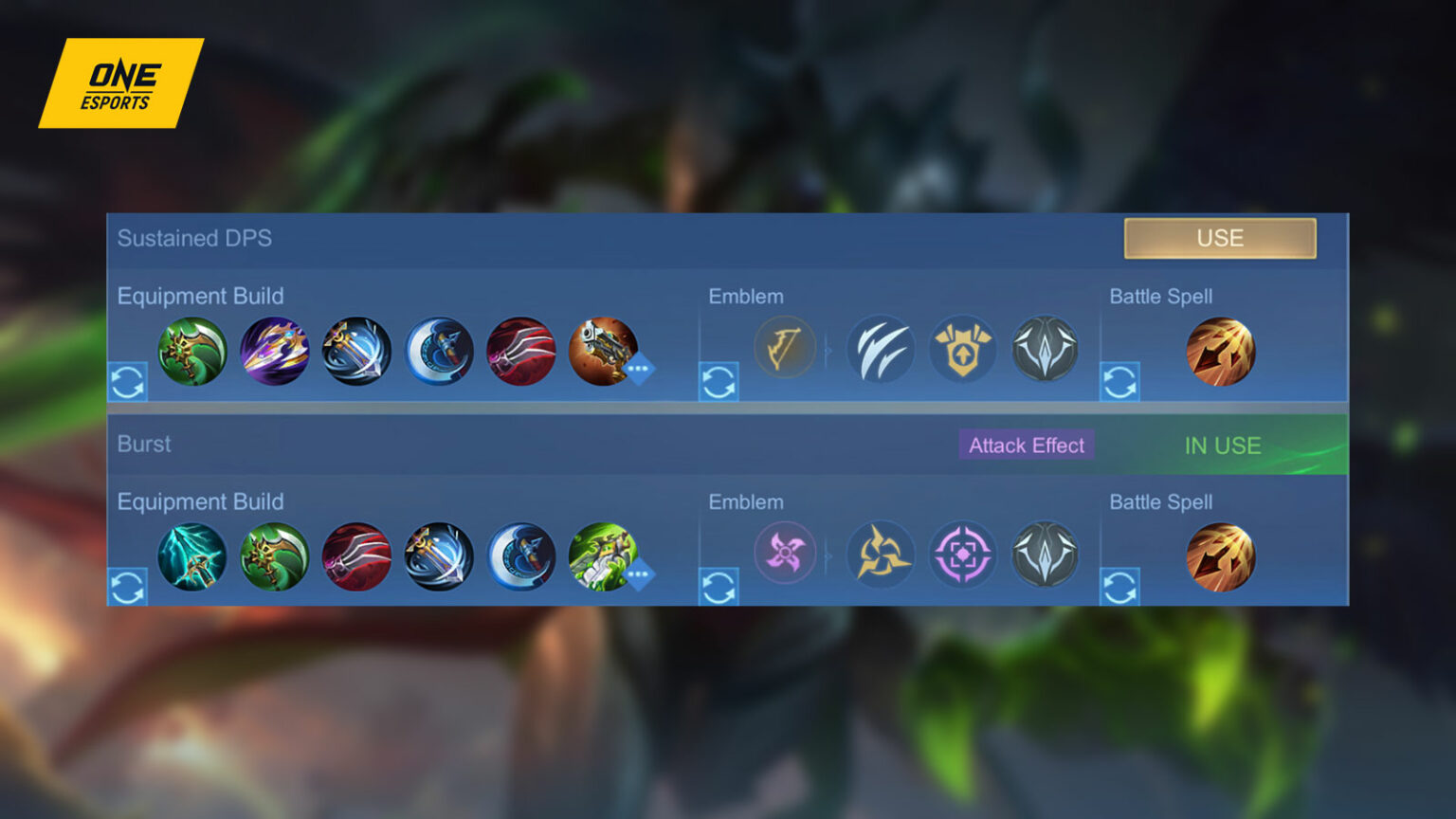Click the Flameshot spell icon in Burst loadout

pos(1221,557)
